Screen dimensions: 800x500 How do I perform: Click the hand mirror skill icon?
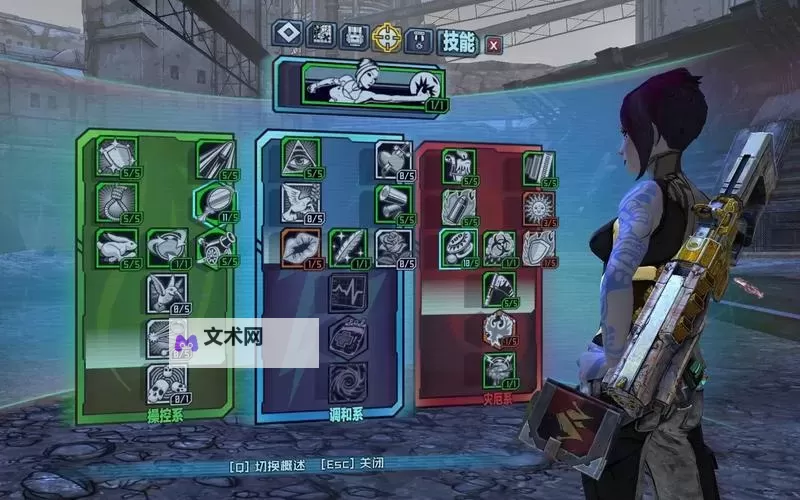[x=214, y=202]
